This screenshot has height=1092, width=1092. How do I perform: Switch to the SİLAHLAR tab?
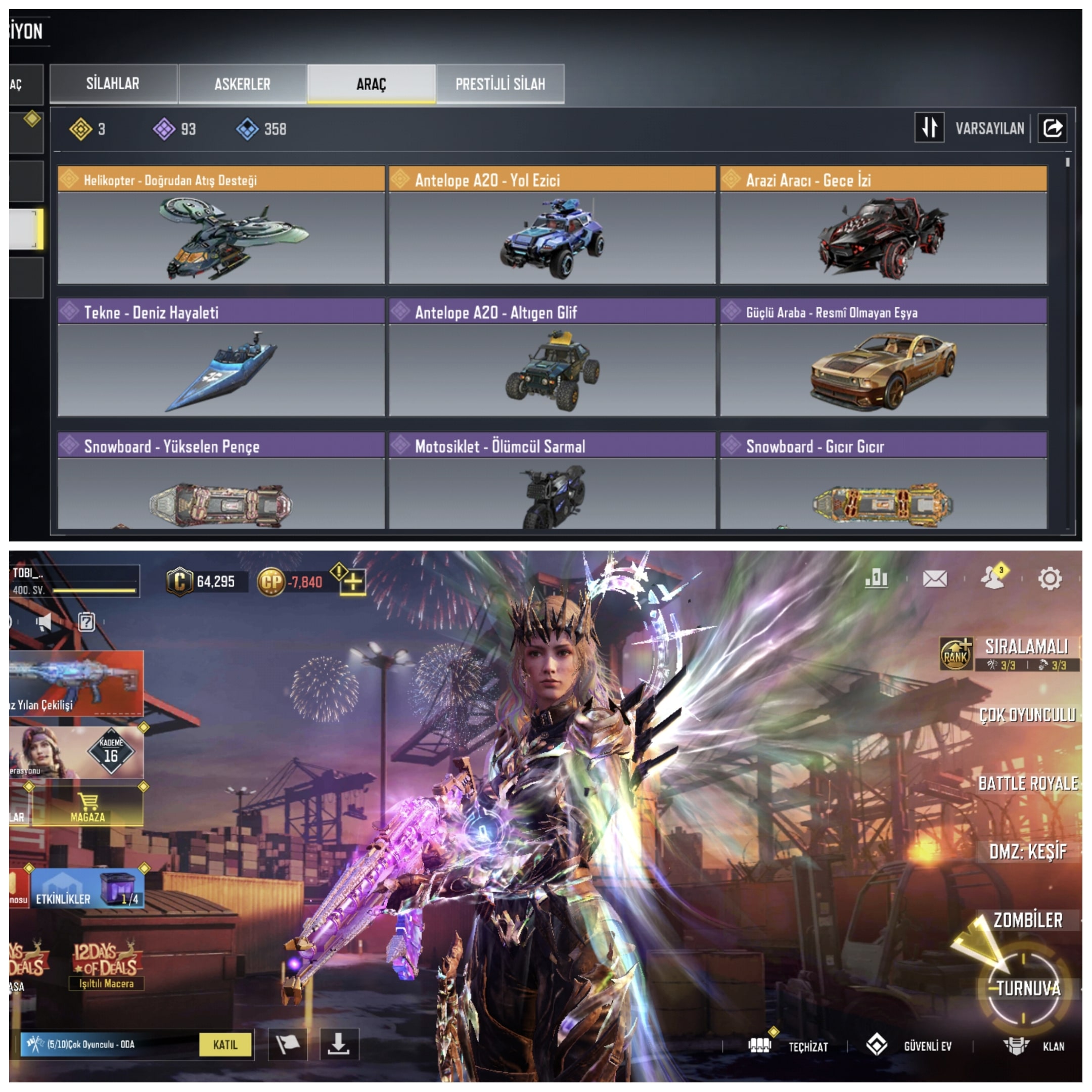click(x=113, y=83)
